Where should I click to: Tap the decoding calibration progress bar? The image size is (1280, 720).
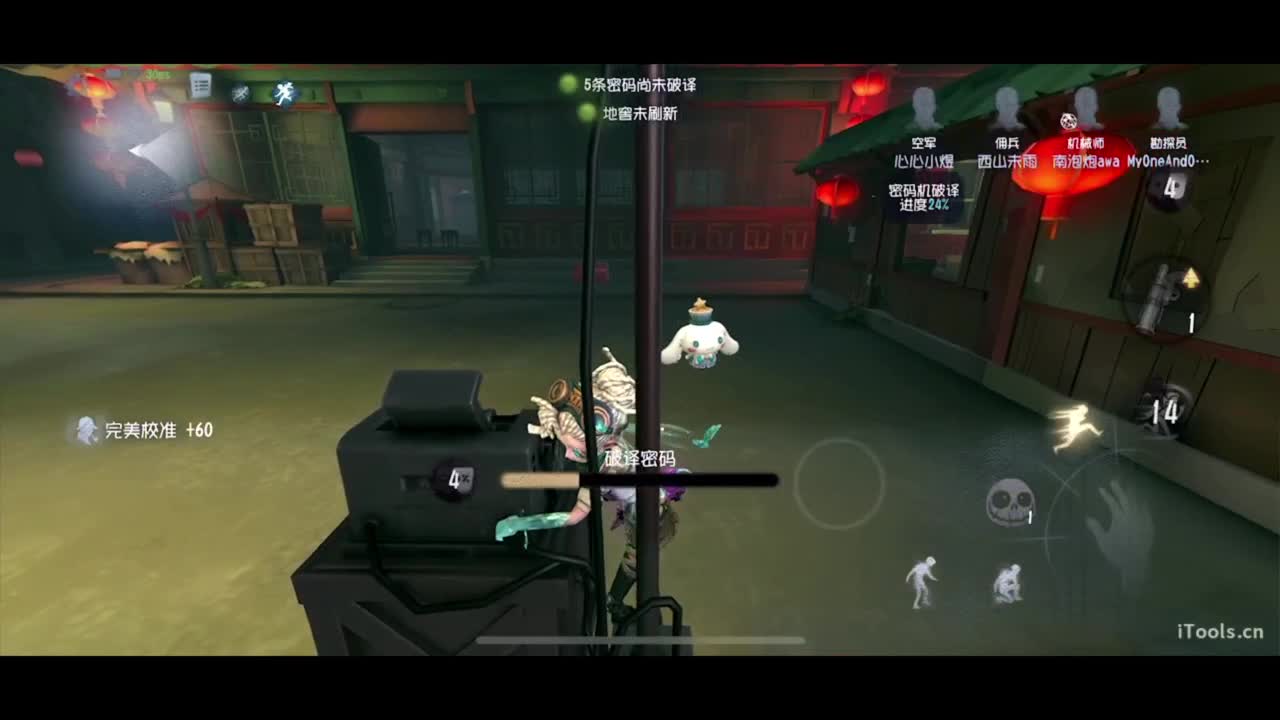[x=640, y=478]
